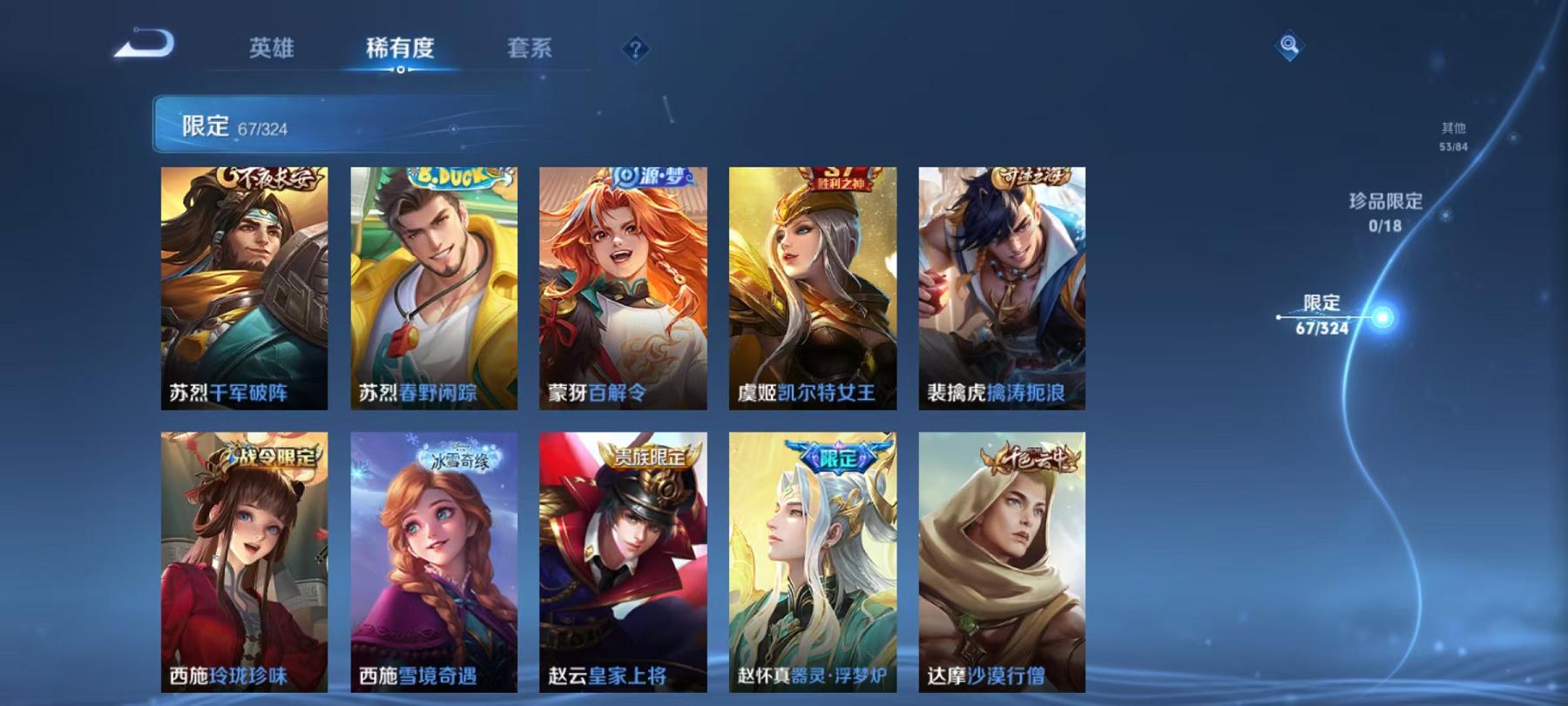
Task: Click the B.Duck badge on 苏烈春野闲踪 card
Action: coord(449,177)
